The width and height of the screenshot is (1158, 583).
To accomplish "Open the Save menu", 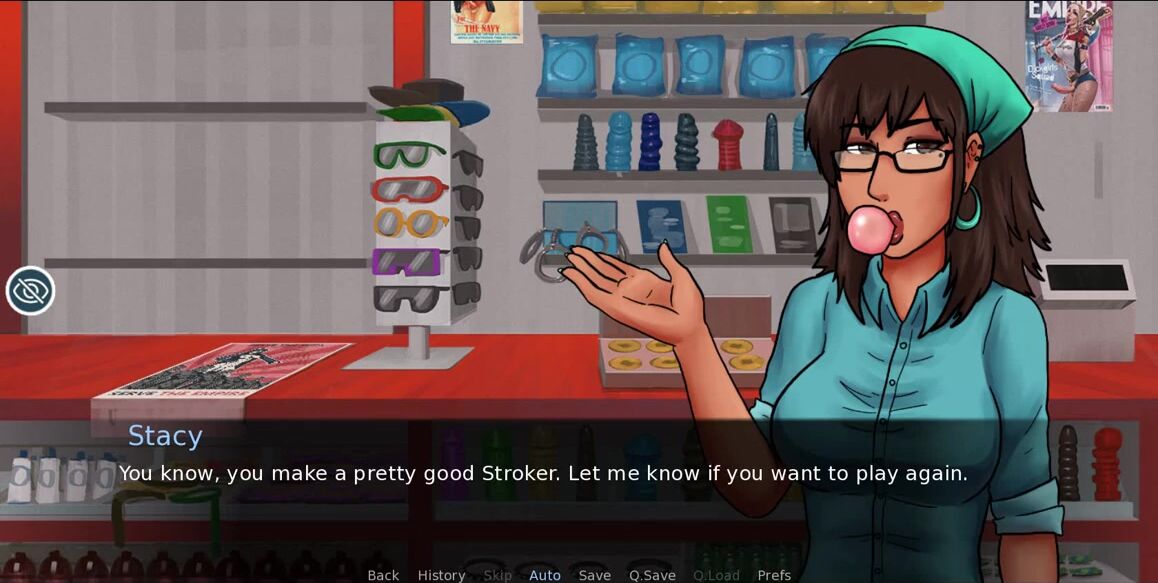I will pyautogui.click(x=594, y=575).
